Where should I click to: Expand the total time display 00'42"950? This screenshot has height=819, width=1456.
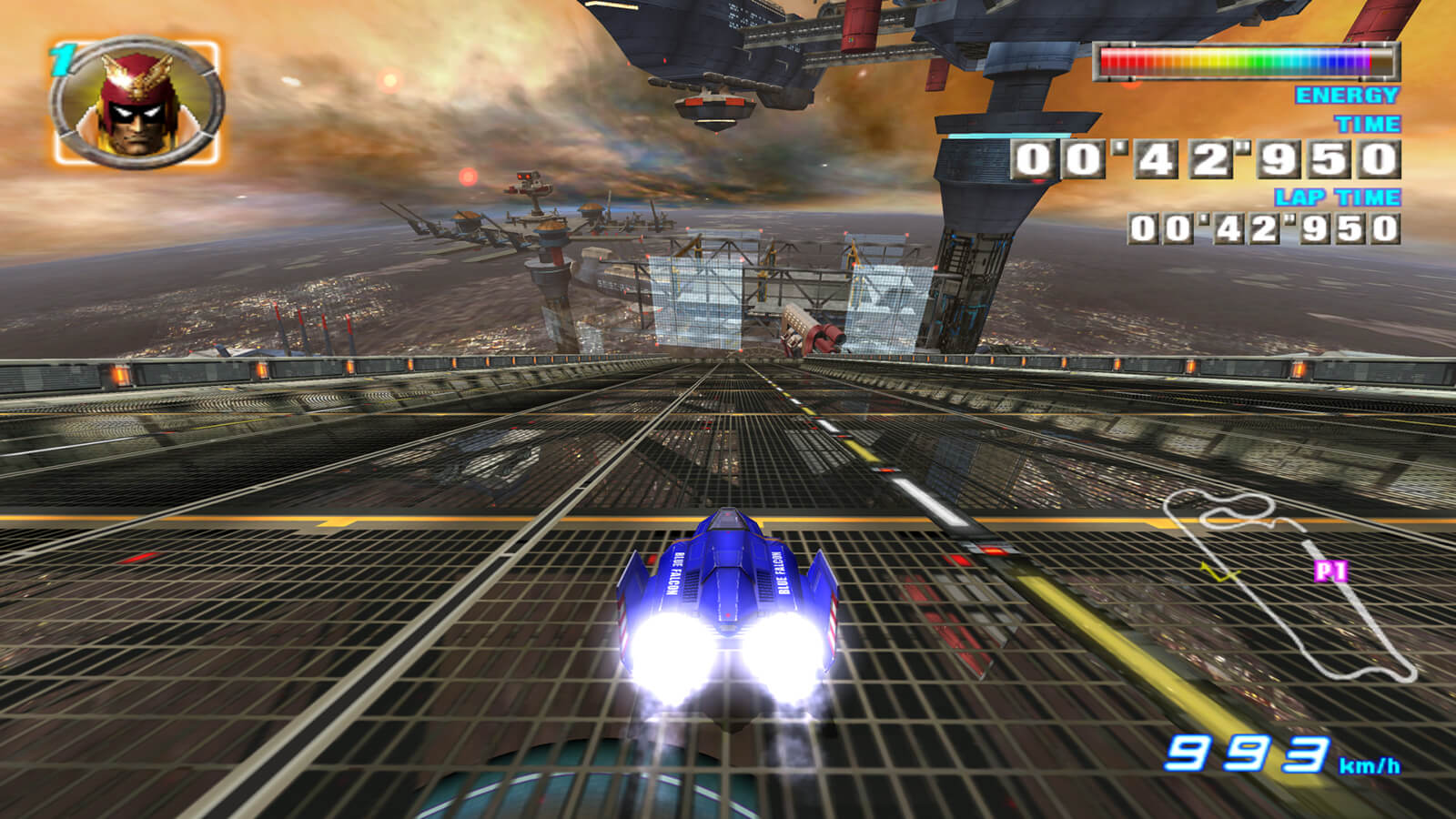tap(1208, 160)
